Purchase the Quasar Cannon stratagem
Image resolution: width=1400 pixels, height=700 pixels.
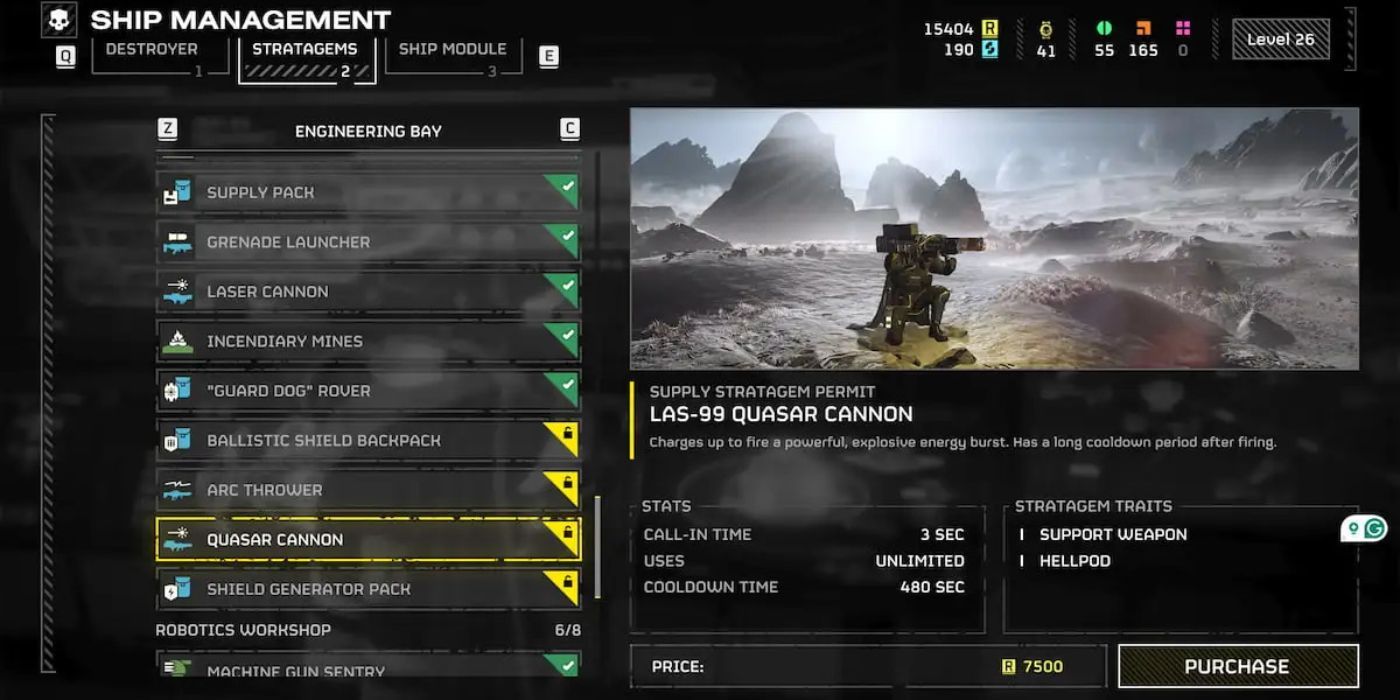point(1237,666)
